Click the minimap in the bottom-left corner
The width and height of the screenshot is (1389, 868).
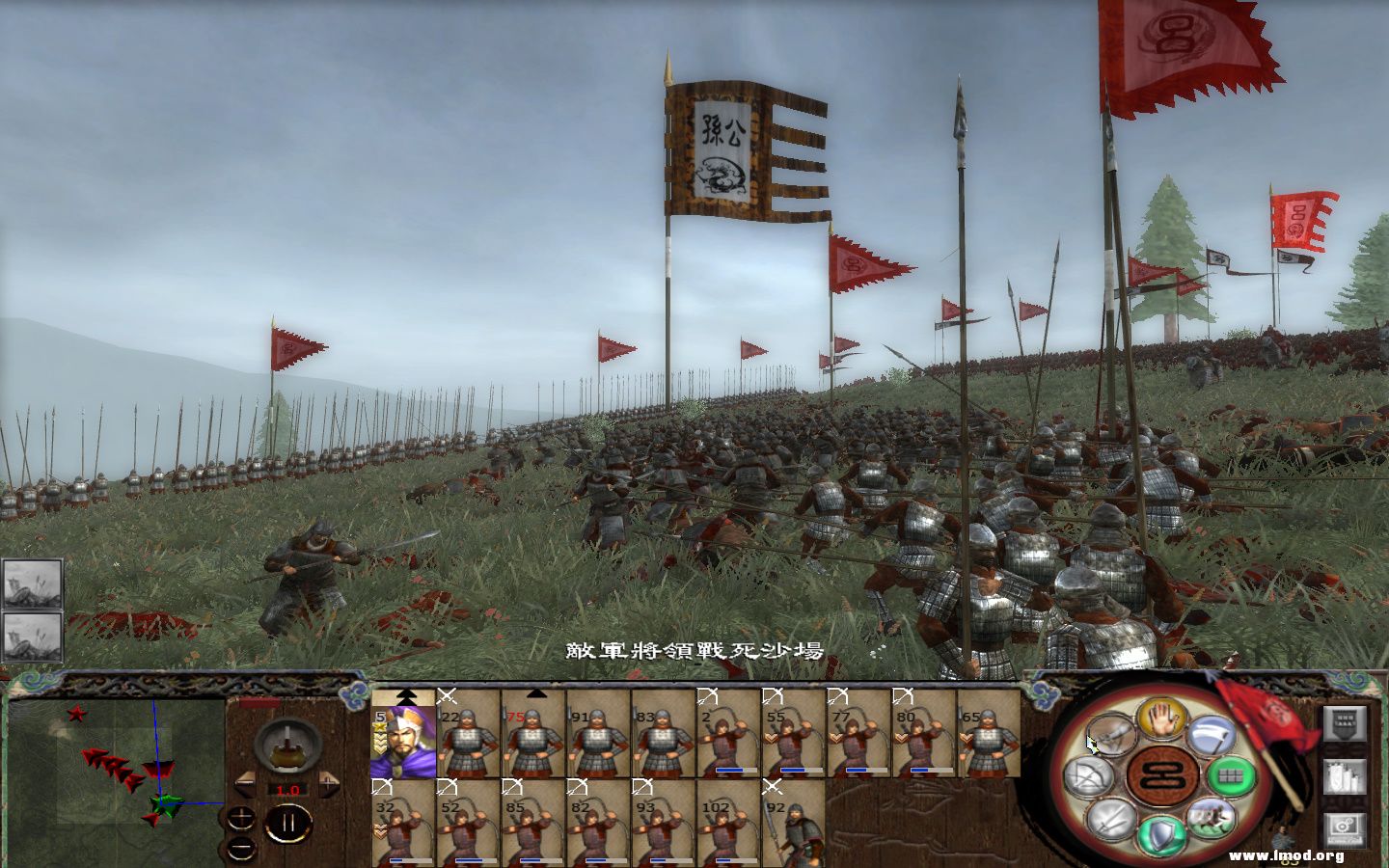tap(116, 781)
